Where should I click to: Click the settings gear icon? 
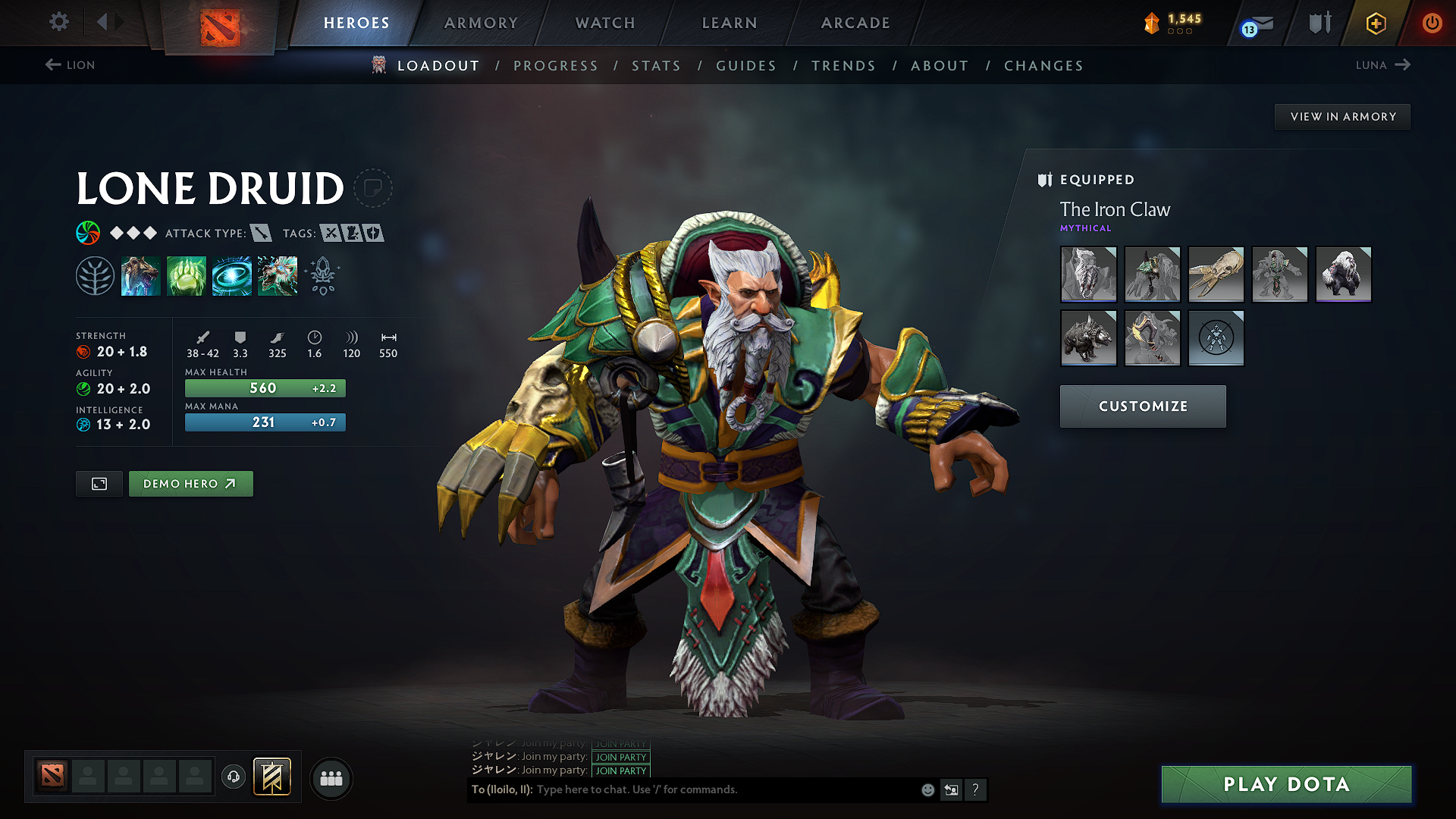coord(58,22)
